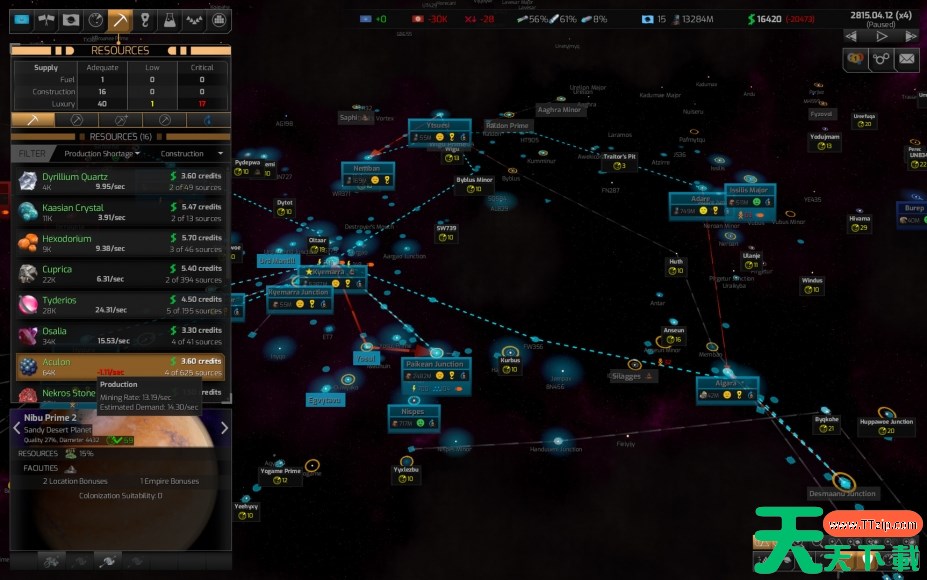Open the crossed-flags diplomacy panel
Screen dimensions: 927x580
46,19
